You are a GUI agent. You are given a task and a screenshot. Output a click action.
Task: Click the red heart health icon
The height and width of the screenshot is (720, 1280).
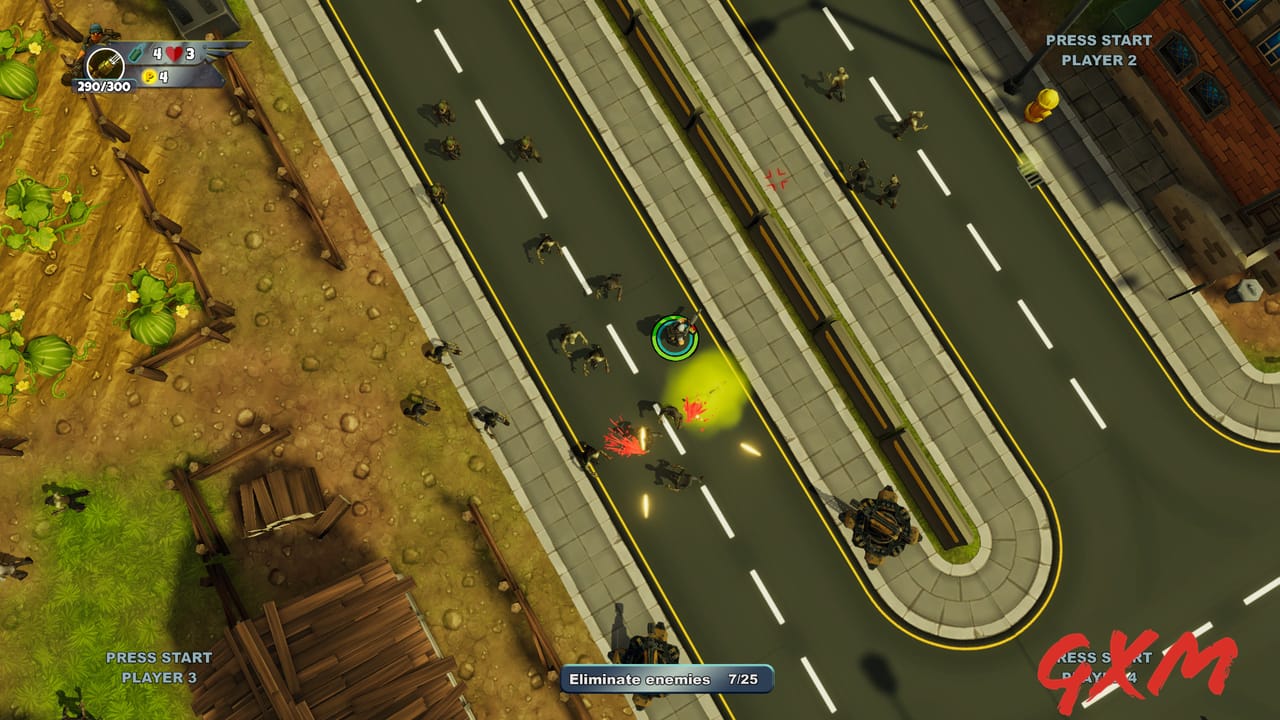click(x=173, y=54)
